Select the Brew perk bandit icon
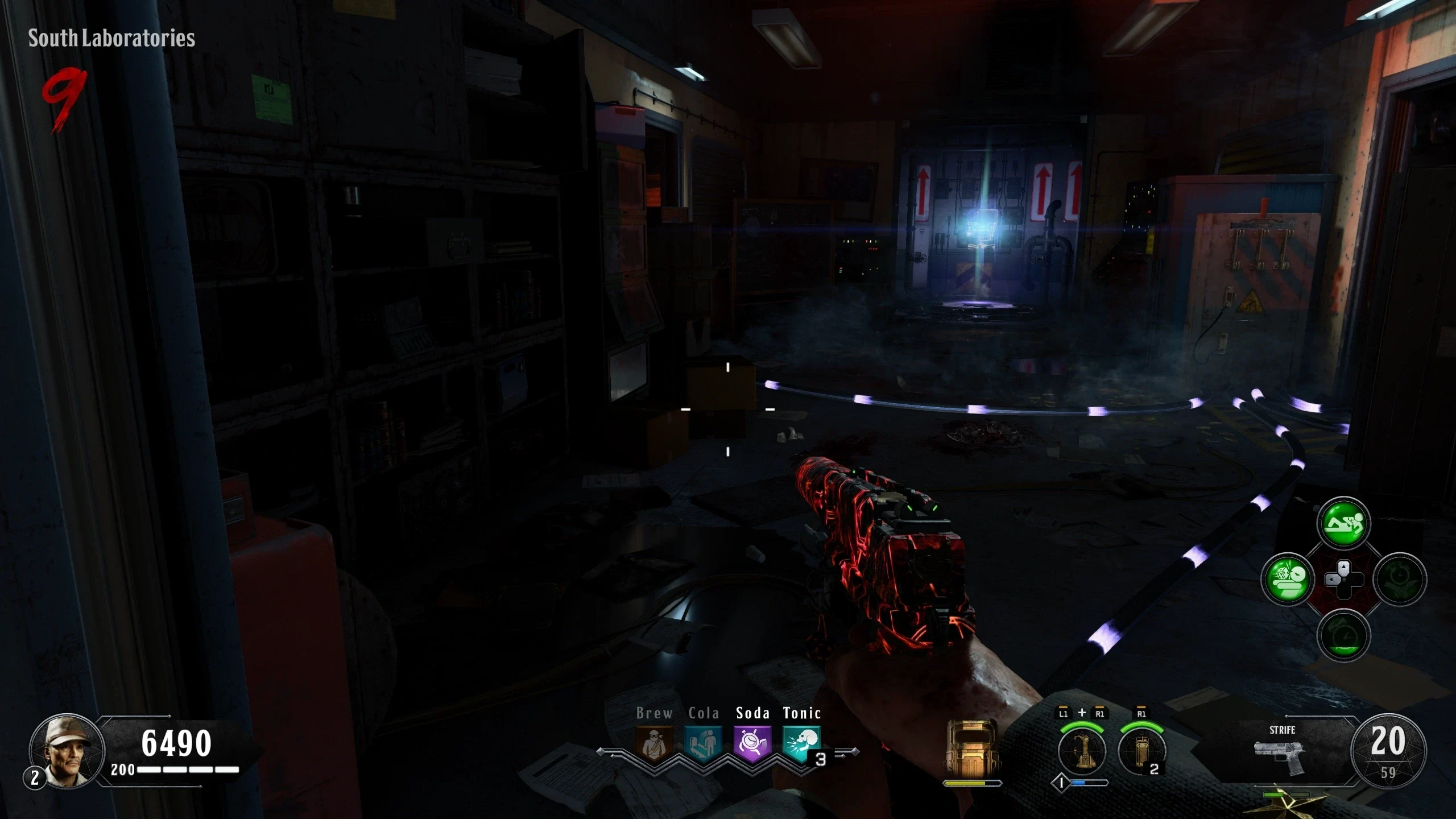 click(x=654, y=743)
